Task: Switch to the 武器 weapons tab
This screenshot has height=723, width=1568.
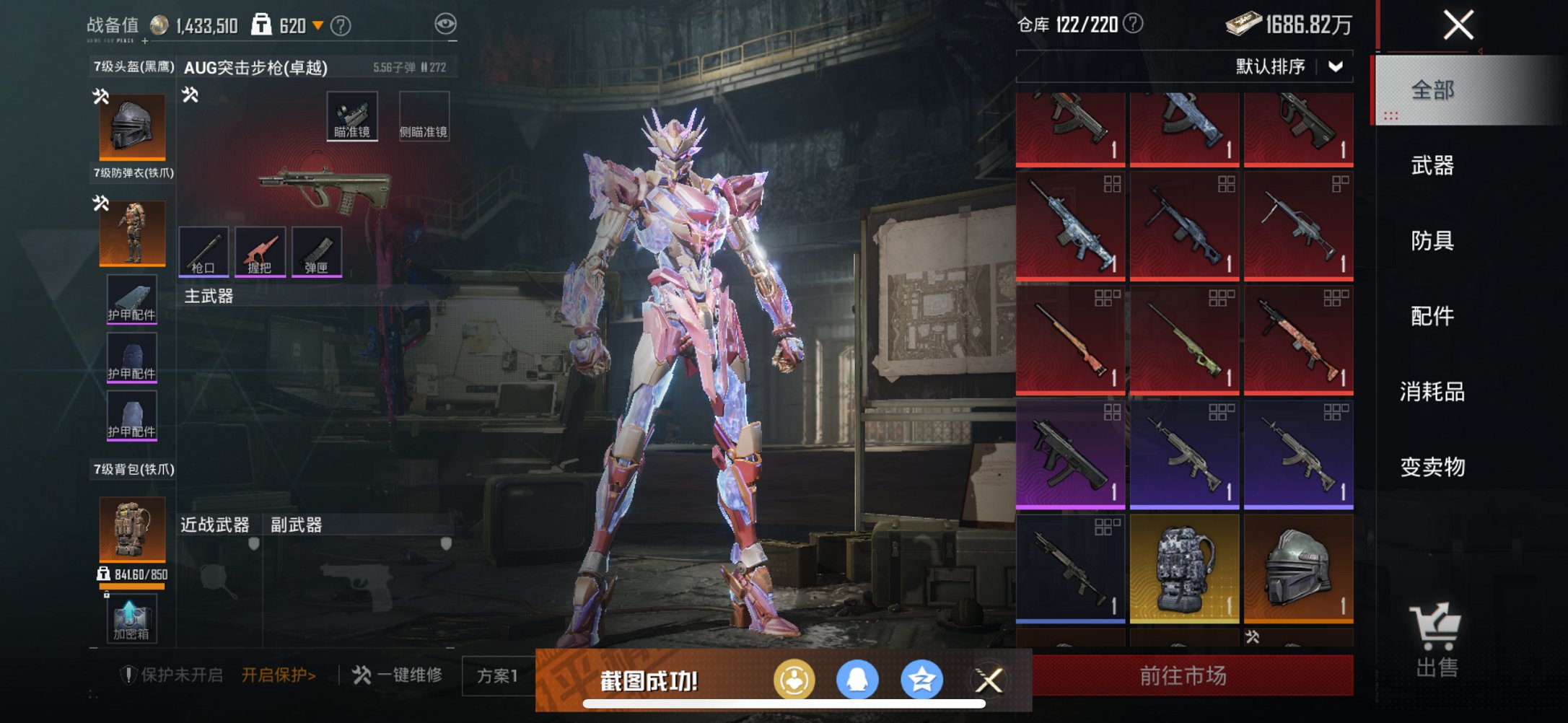Action: click(x=1435, y=168)
